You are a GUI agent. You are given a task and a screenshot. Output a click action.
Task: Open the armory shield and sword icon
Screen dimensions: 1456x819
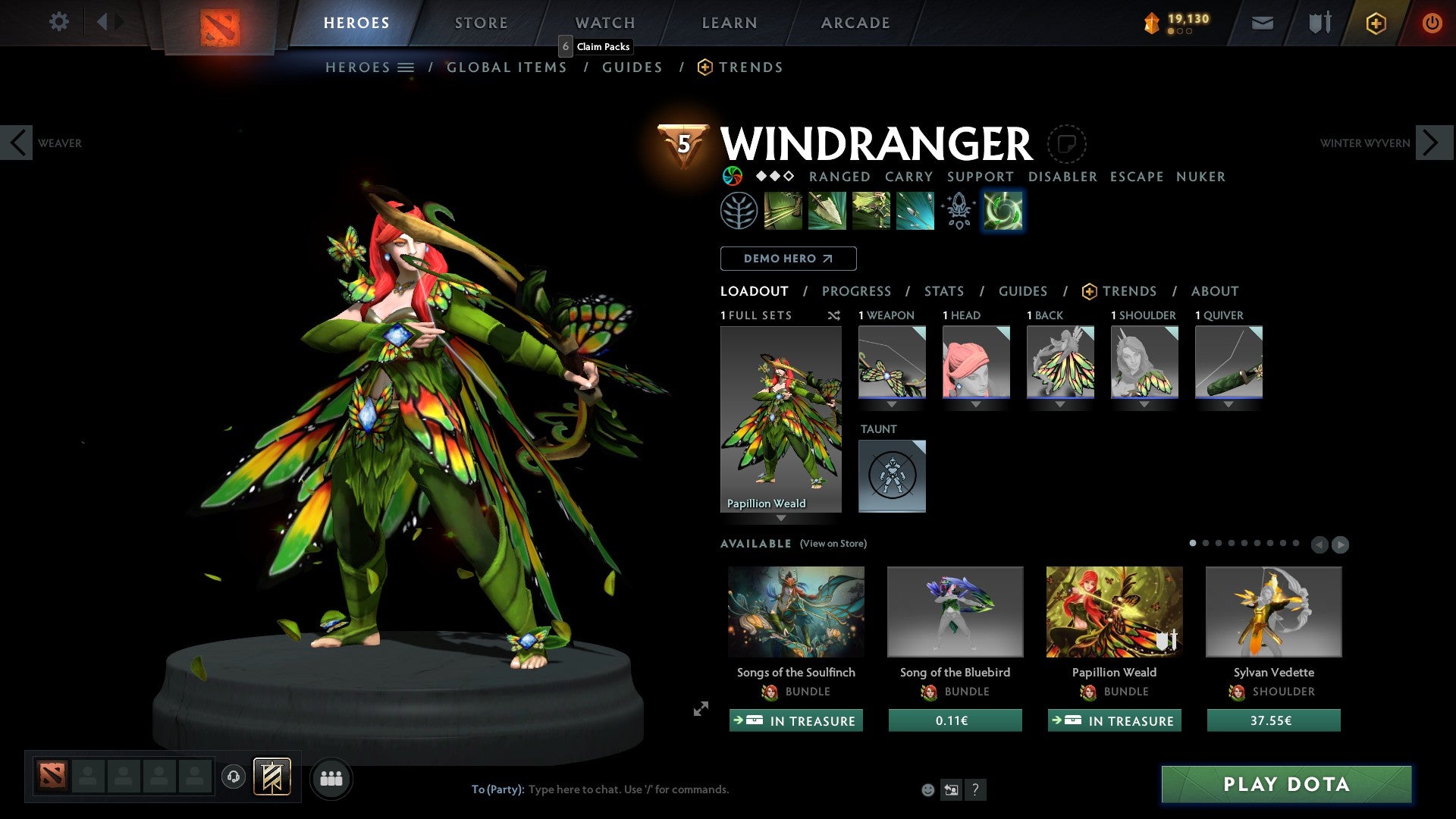(x=1319, y=22)
